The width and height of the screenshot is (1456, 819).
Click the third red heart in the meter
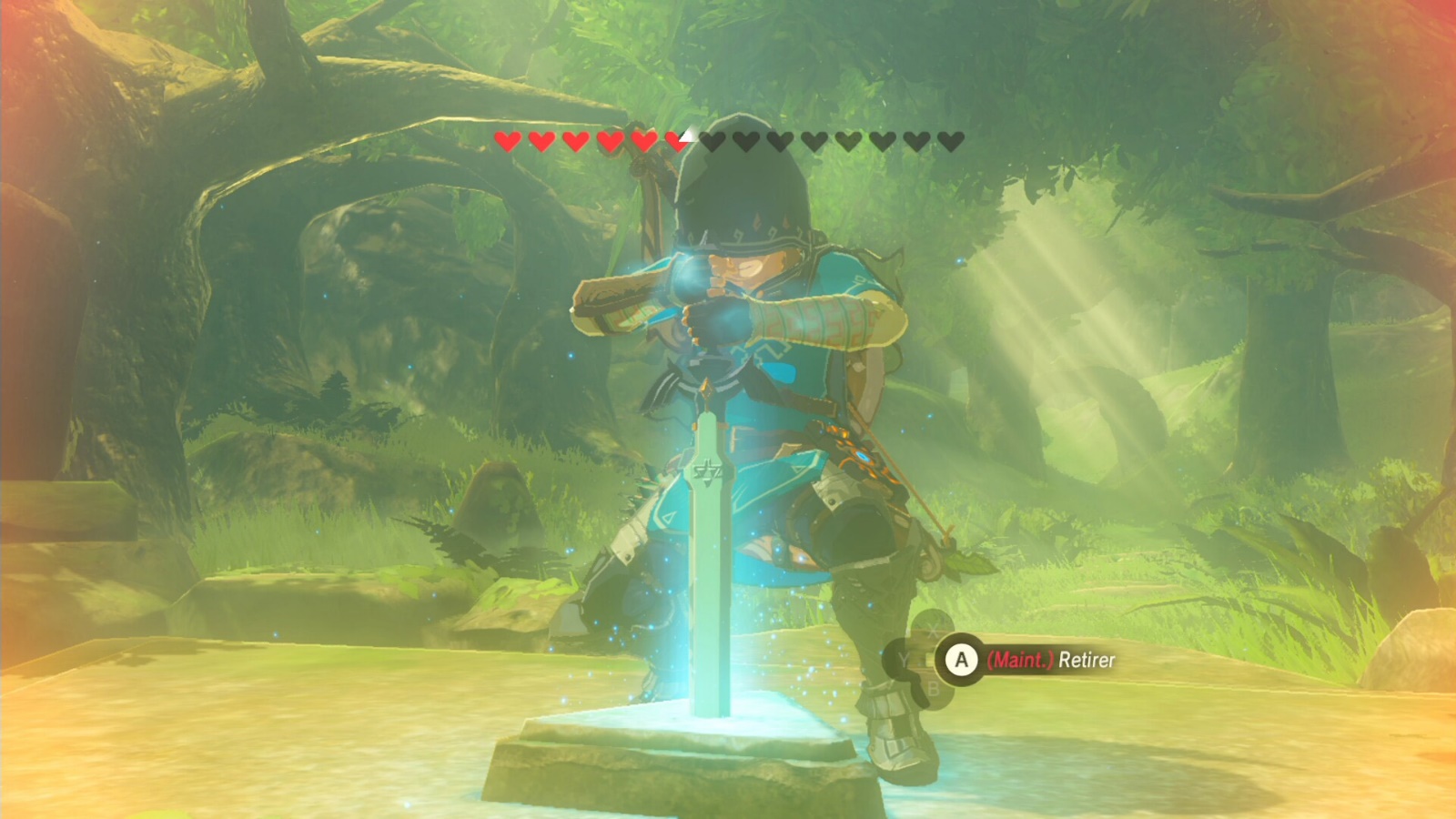[x=576, y=142]
